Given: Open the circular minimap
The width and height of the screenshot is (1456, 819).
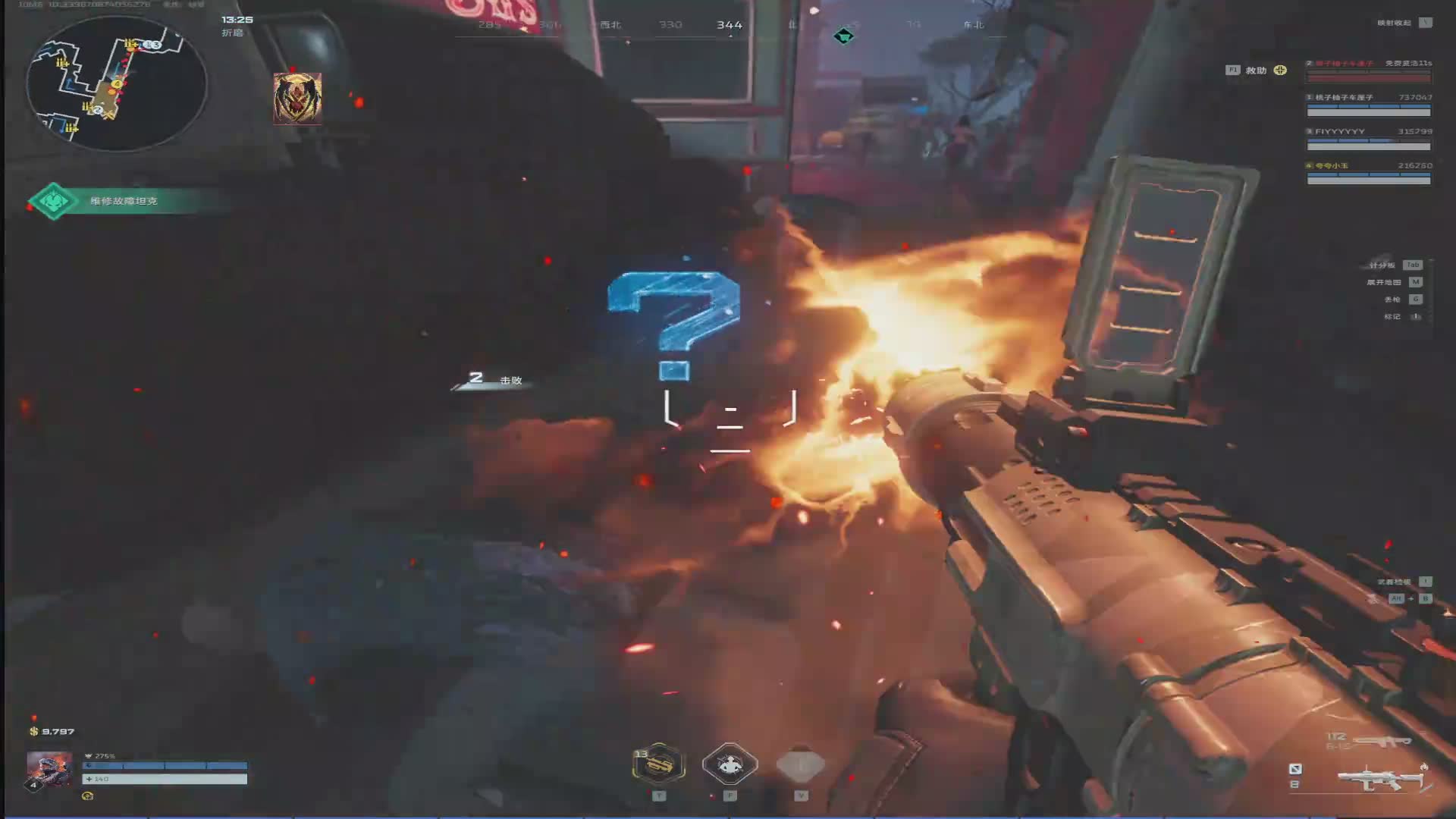Looking at the screenshot, I should 116,83.
